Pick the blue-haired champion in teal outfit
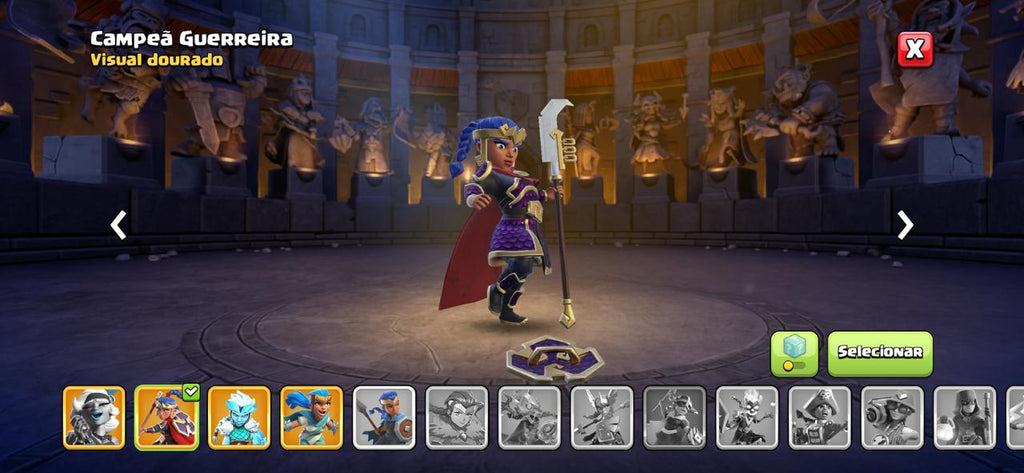1024x473 pixels. (x=311, y=416)
